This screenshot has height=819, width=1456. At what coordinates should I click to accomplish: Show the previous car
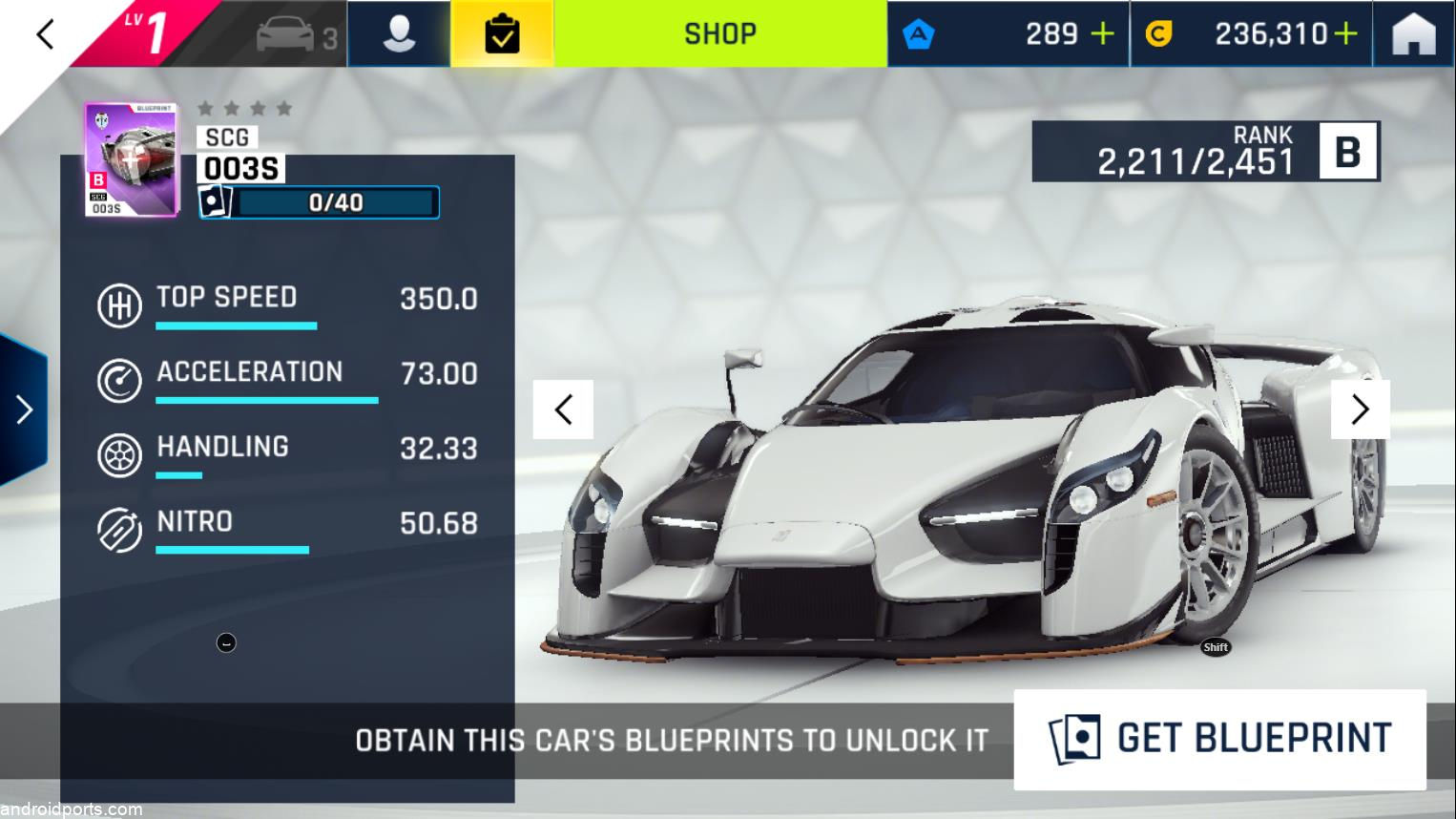(563, 409)
